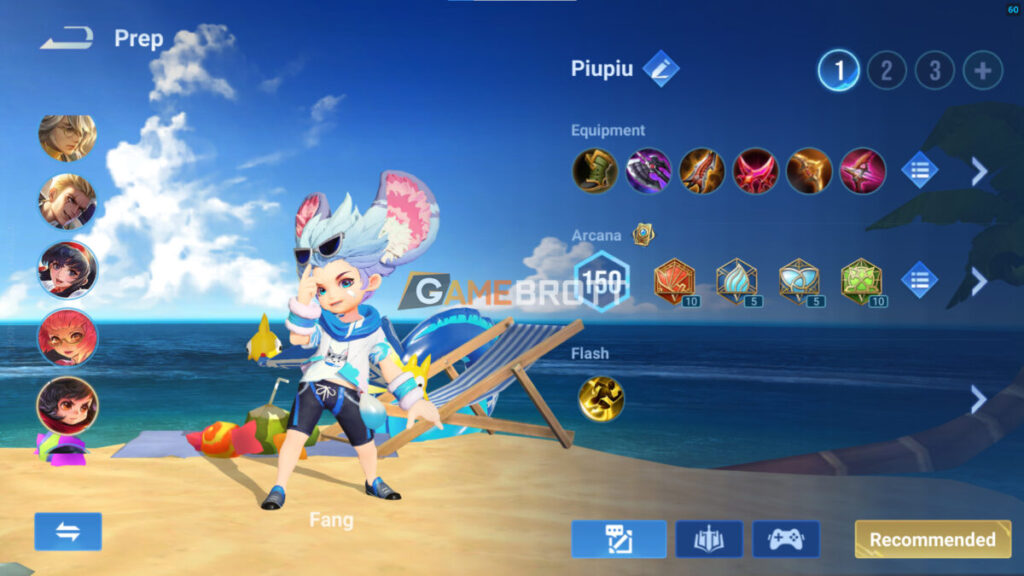Select the green boots equipment item
1024x576 pixels.
[x=594, y=171]
